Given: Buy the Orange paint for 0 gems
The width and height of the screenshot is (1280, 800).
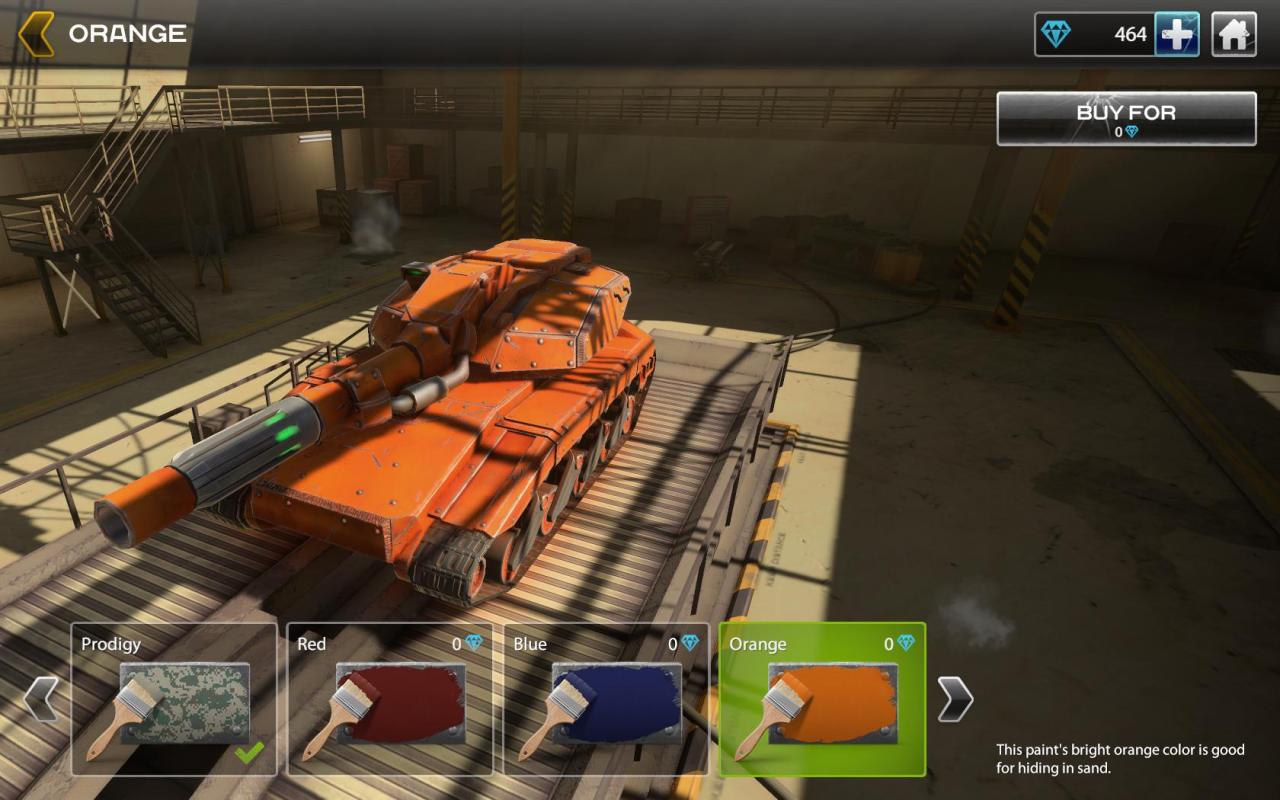Looking at the screenshot, I should pyautogui.click(x=1126, y=119).
